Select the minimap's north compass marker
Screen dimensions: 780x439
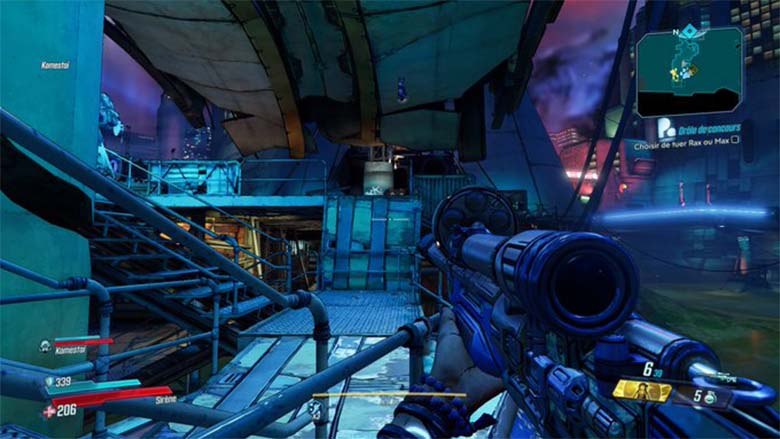tap(676, 33)
